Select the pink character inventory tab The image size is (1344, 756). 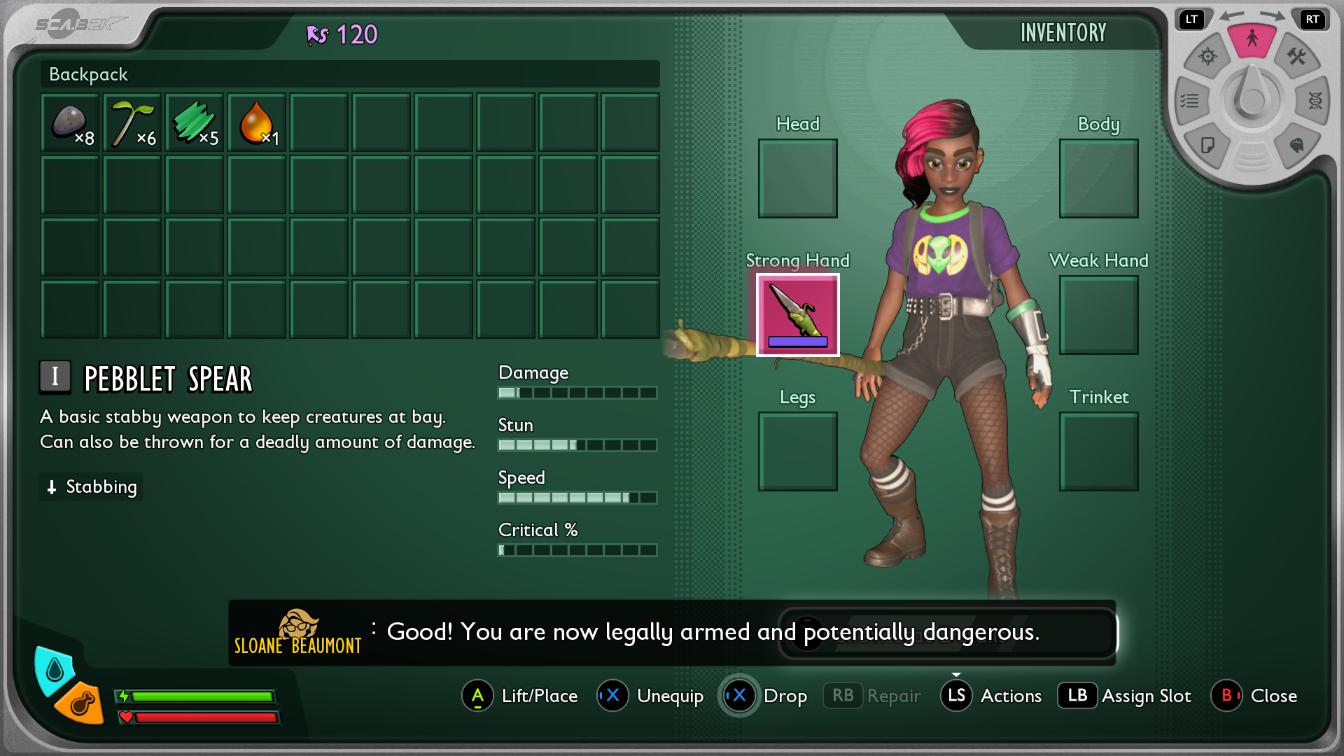pyautogui.click(x=1251, y=40)
